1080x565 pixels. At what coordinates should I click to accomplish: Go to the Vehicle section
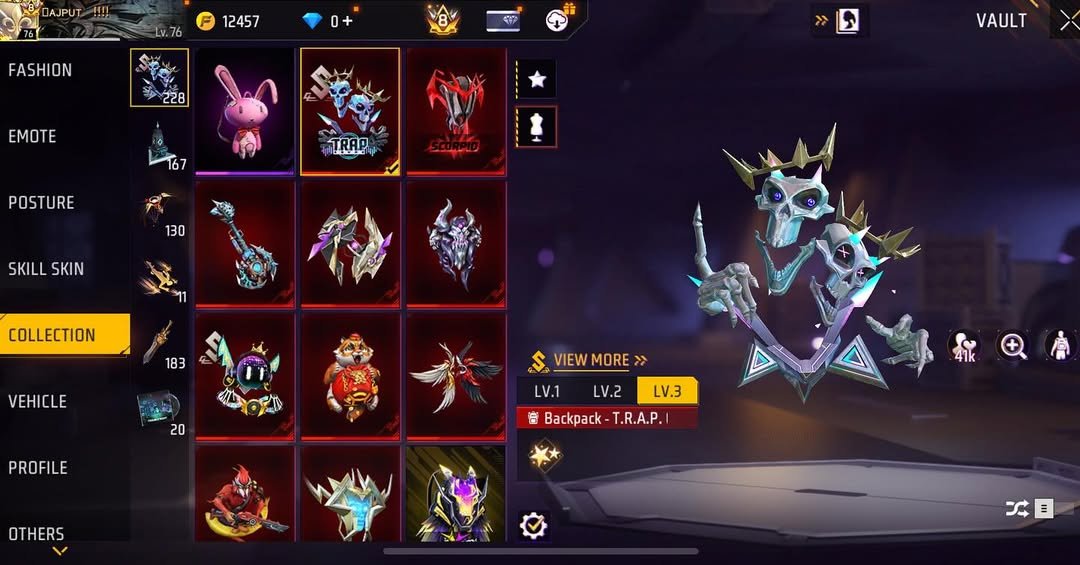[37, 401]
